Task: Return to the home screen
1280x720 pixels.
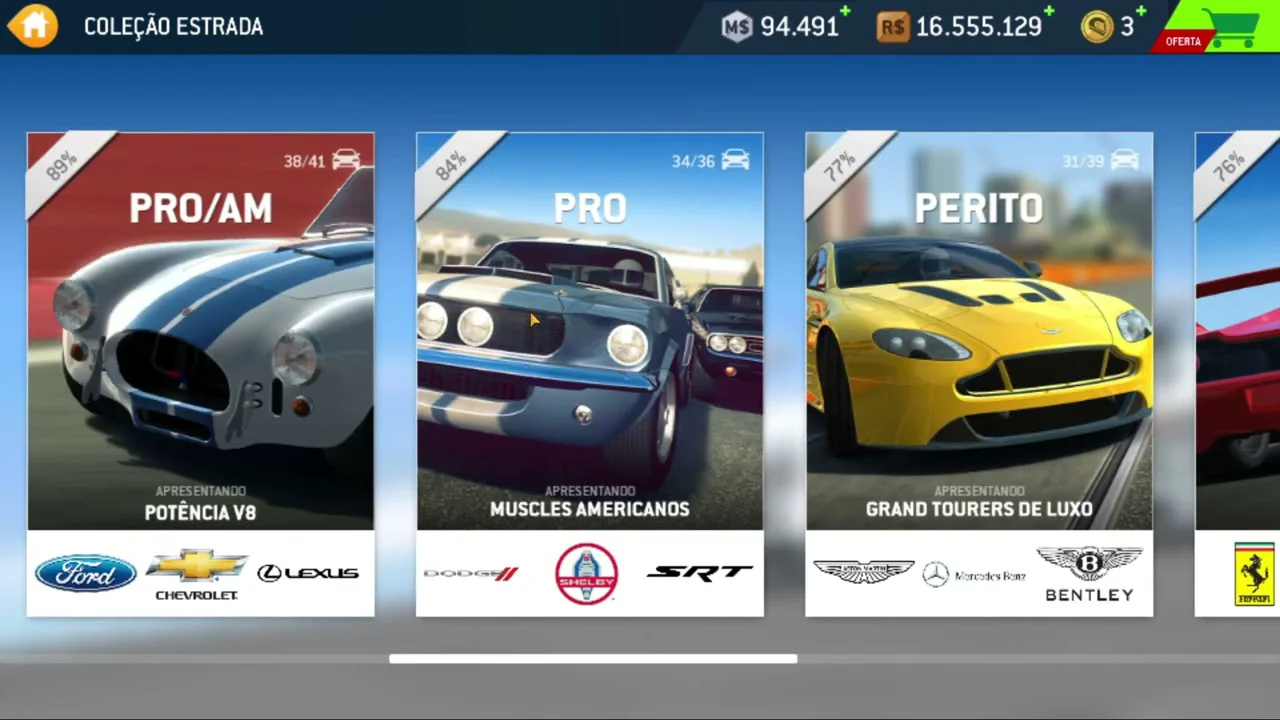Action: (x=33, y=26)
